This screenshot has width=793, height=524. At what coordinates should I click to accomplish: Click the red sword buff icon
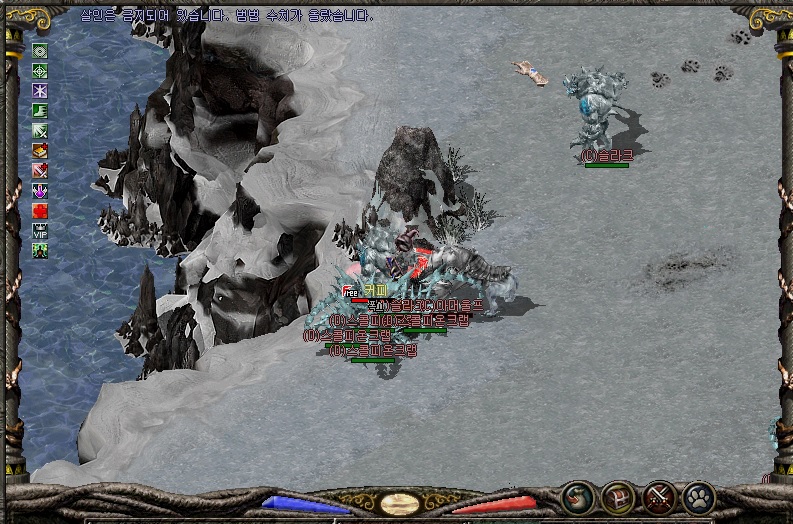tap(40, 170)
